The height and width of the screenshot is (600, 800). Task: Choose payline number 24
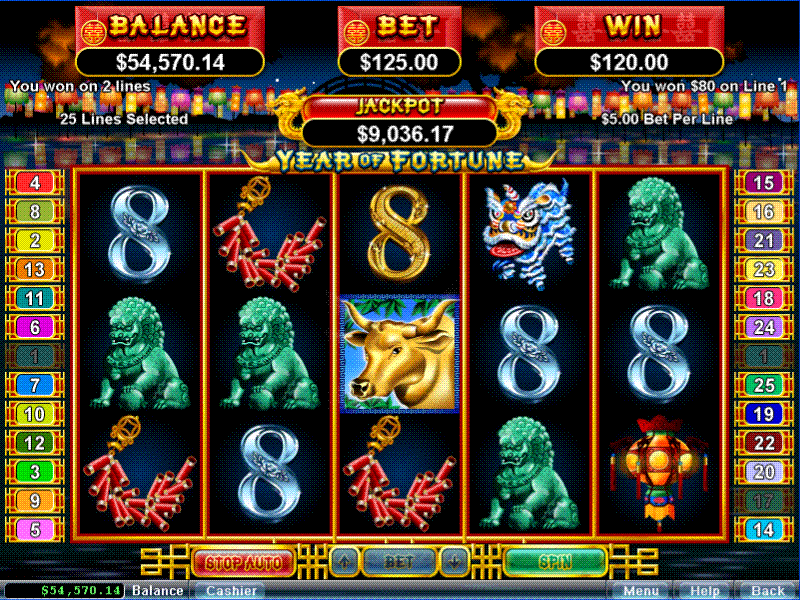click(763, 327)
